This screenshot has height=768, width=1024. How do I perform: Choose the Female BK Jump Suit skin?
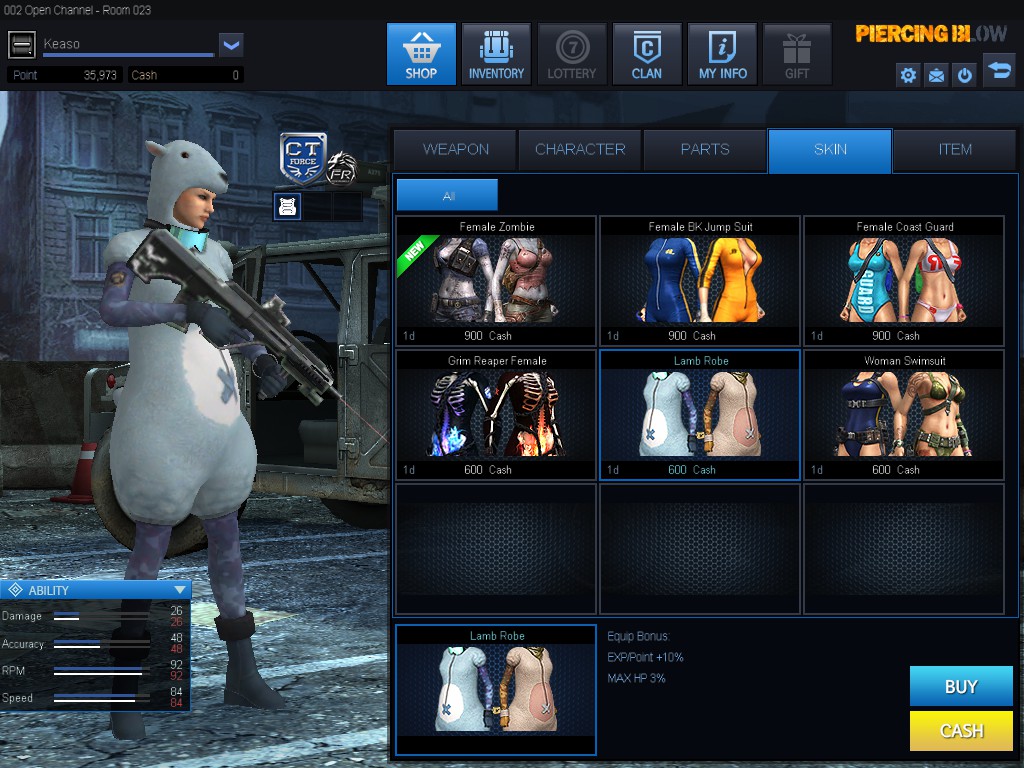click(x=700, y=281)
